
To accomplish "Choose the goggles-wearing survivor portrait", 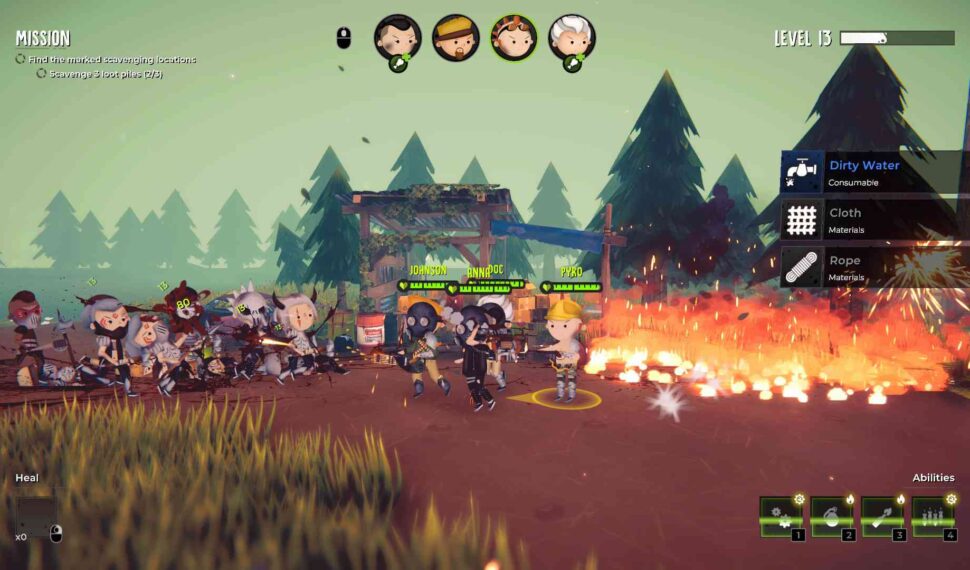I will coord(513,38).
